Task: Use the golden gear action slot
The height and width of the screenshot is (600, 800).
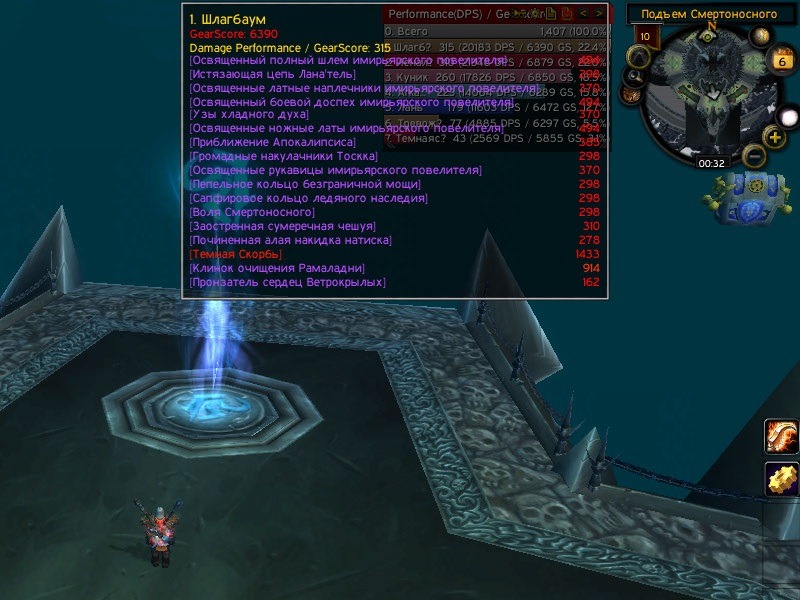Action: [782, 480]
